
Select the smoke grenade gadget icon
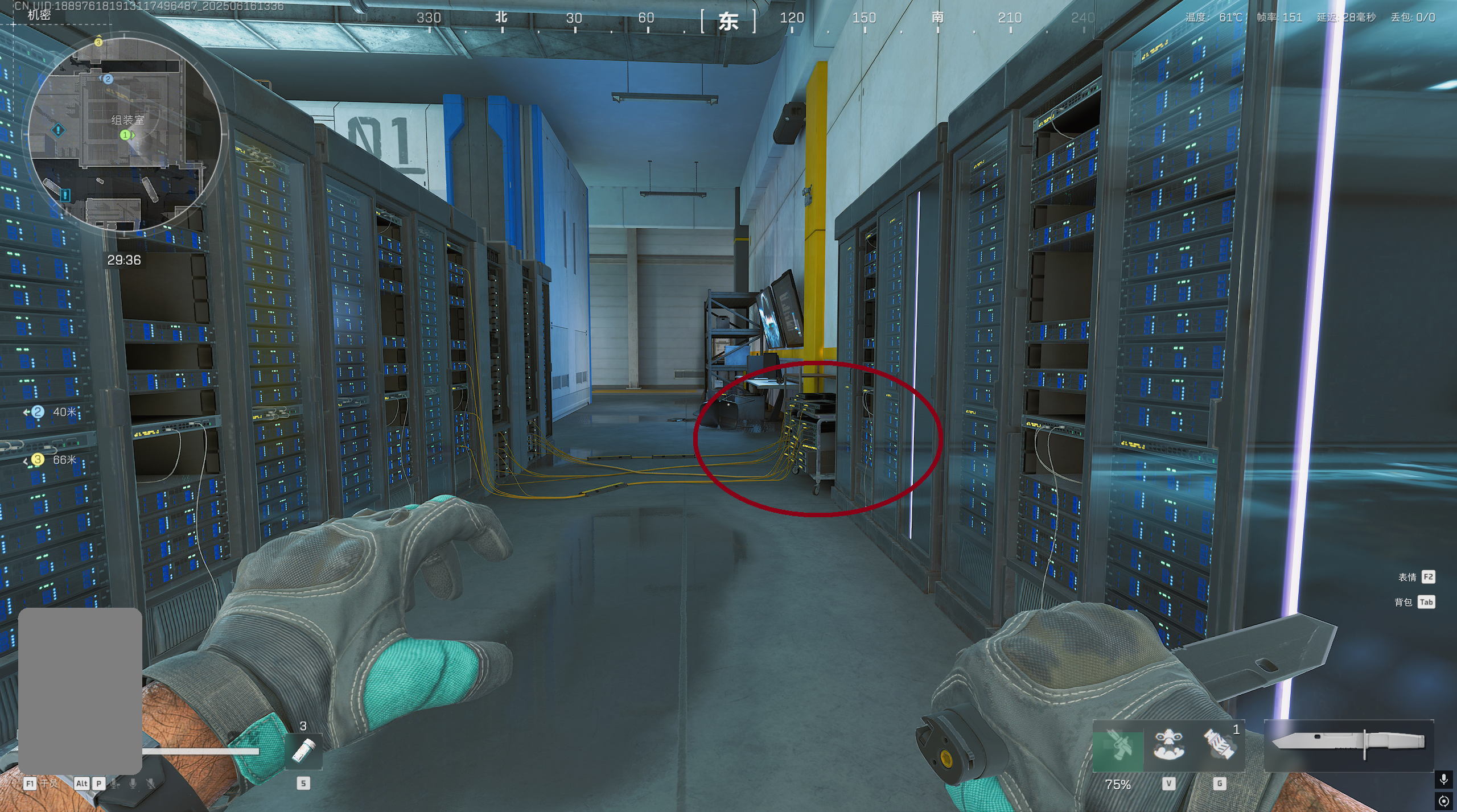click(1219, 745)
